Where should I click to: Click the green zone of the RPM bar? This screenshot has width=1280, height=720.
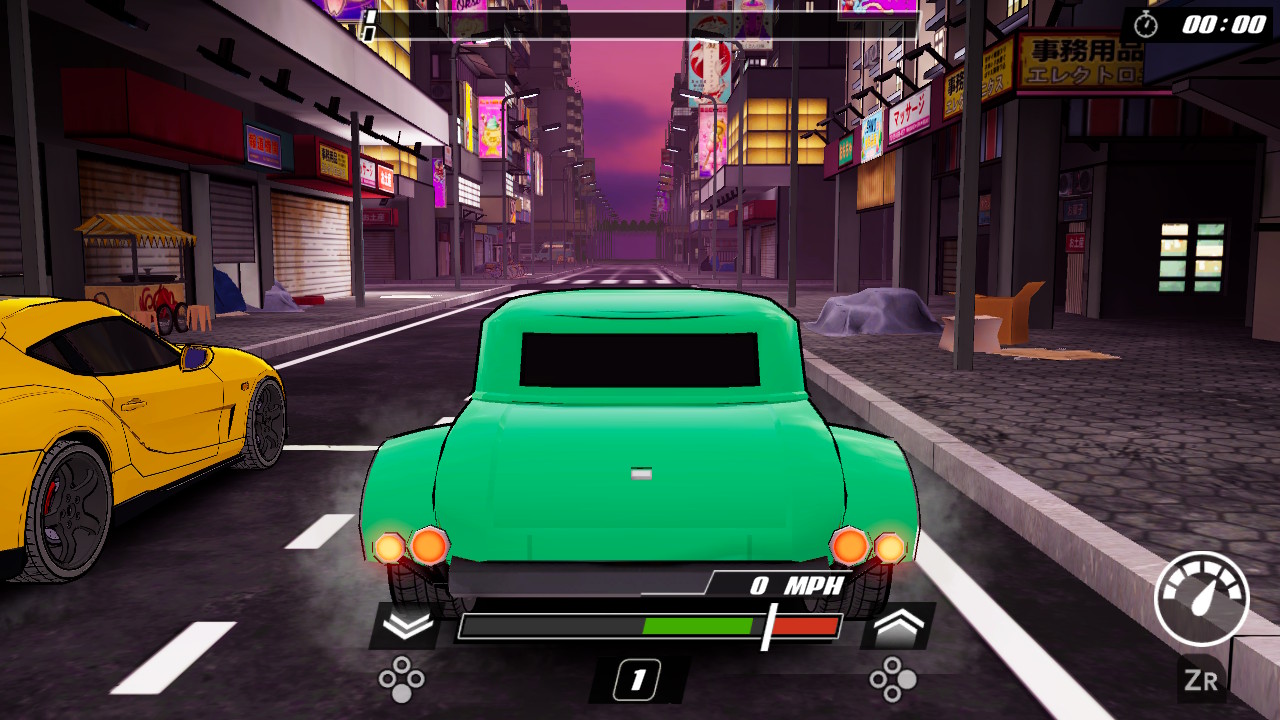pos(695,624)
